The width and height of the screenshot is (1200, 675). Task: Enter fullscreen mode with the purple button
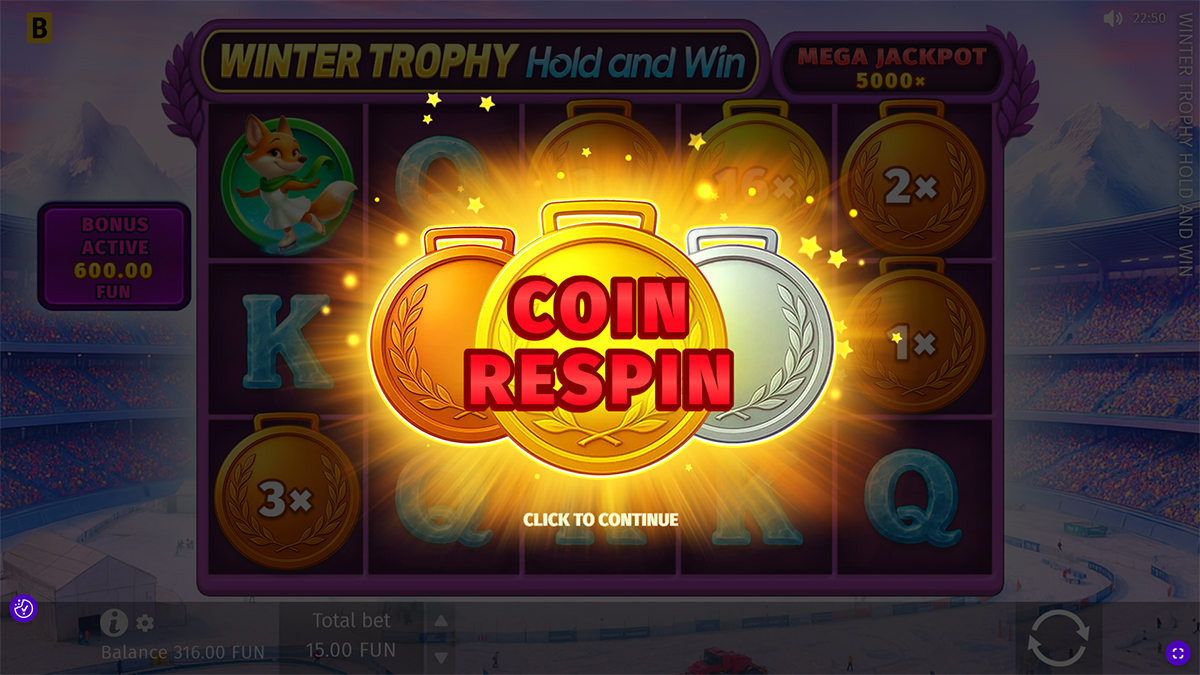[x=1177, y=653]
